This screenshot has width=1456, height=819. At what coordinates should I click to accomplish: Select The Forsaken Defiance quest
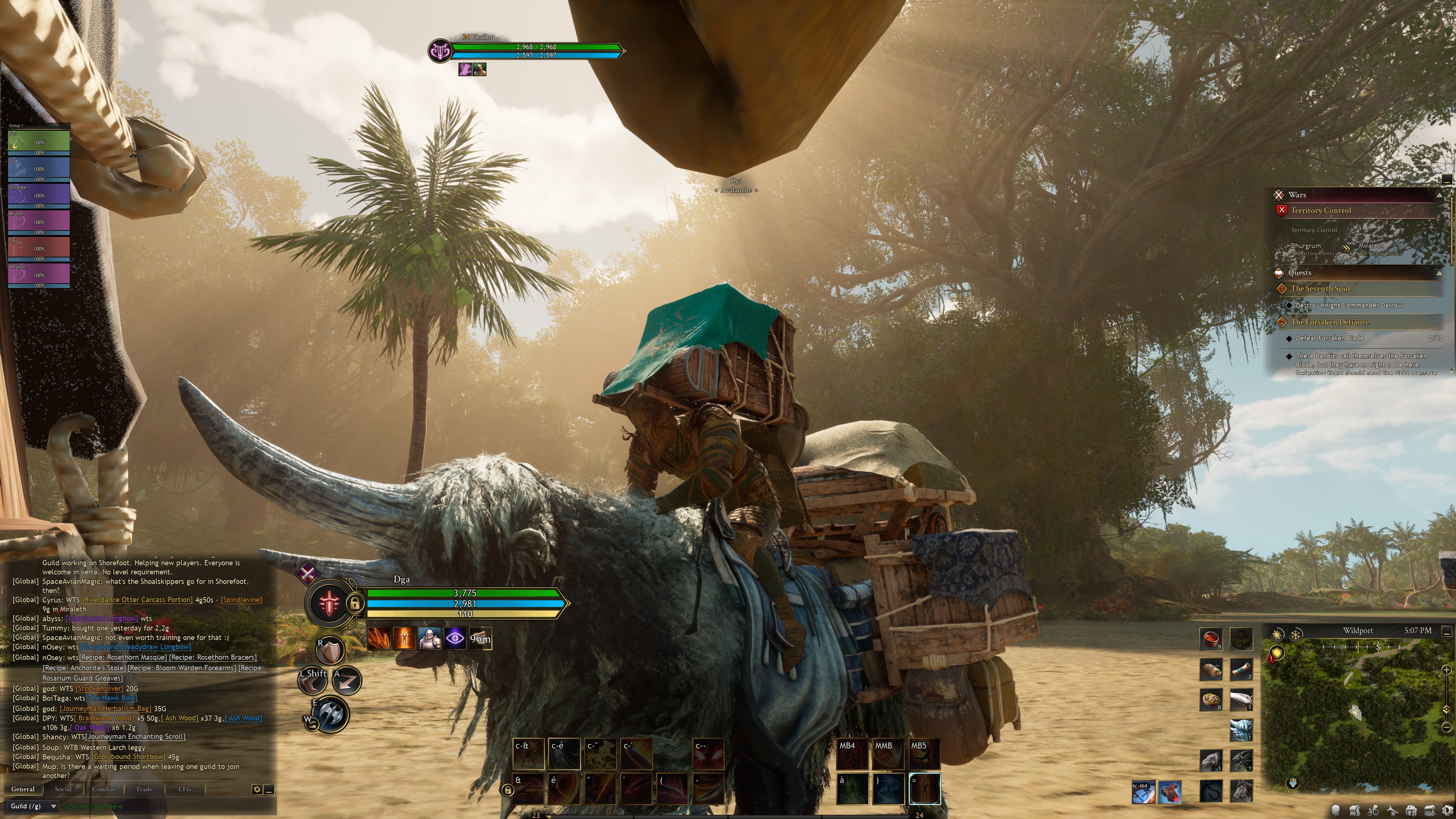pyautogui.click(x=1329, y=322)
